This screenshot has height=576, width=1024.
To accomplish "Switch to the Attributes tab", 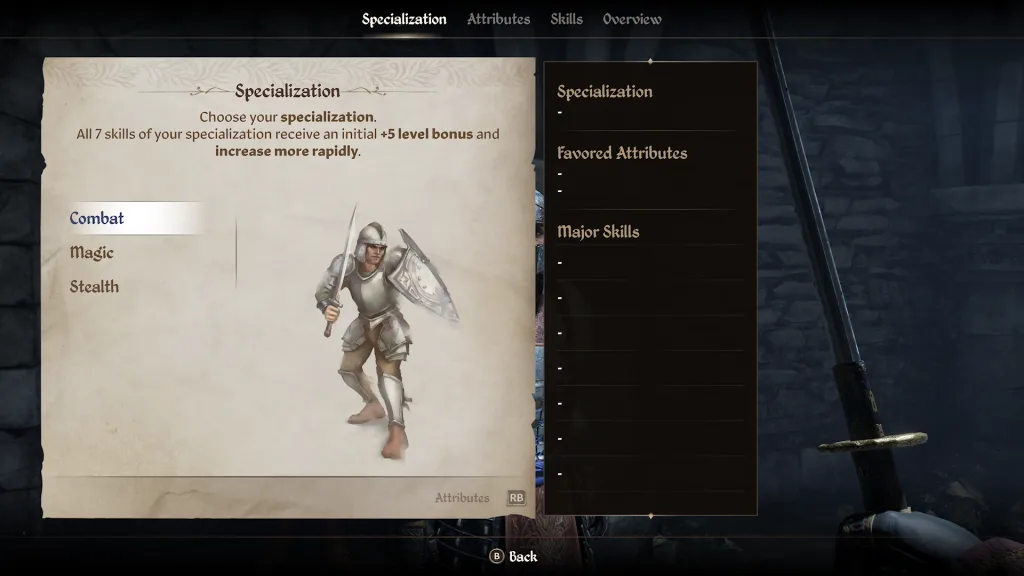I will (x=498, y=19).
